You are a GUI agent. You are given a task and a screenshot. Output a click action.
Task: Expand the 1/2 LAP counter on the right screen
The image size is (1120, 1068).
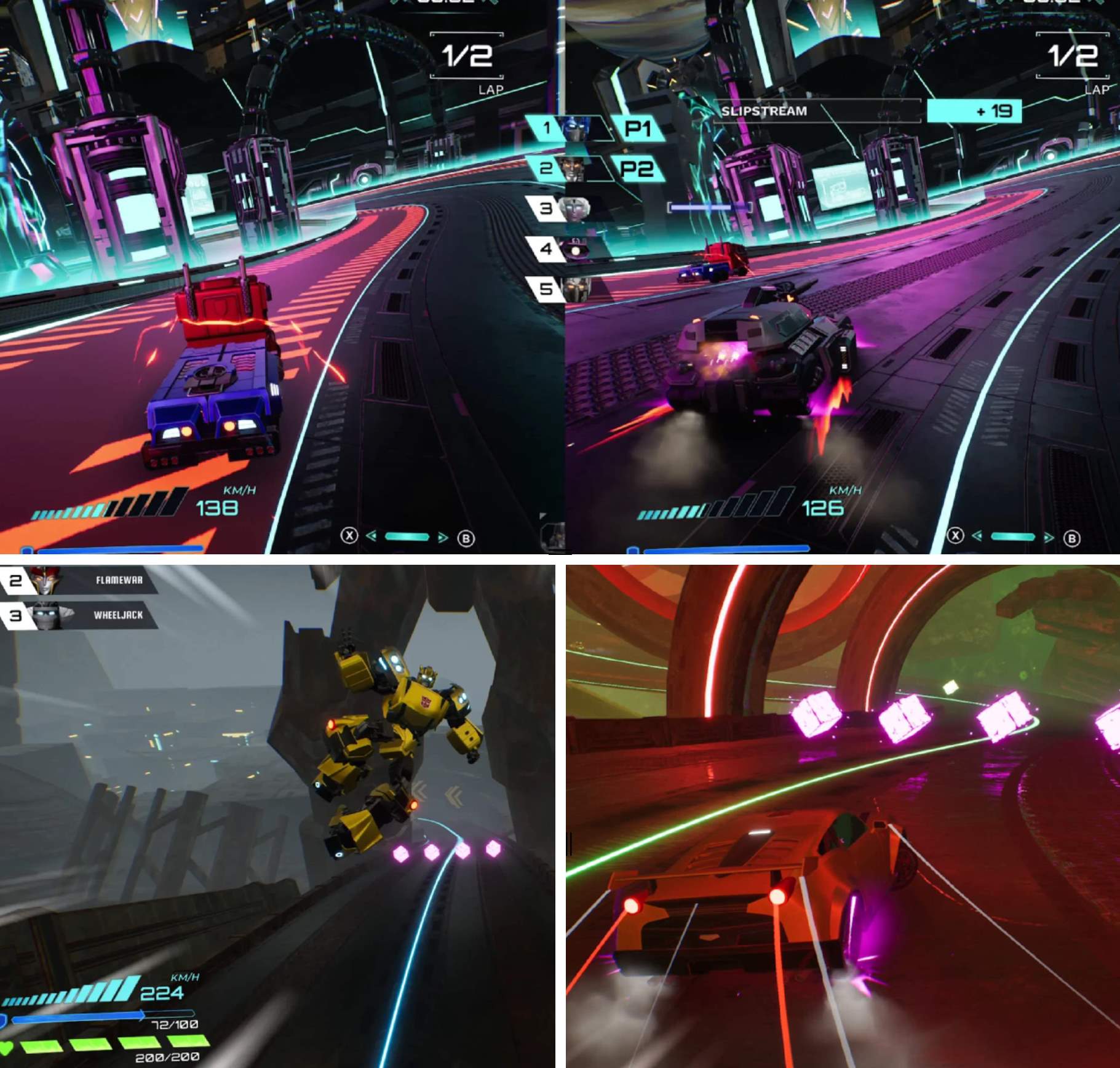click(1074, 57)
